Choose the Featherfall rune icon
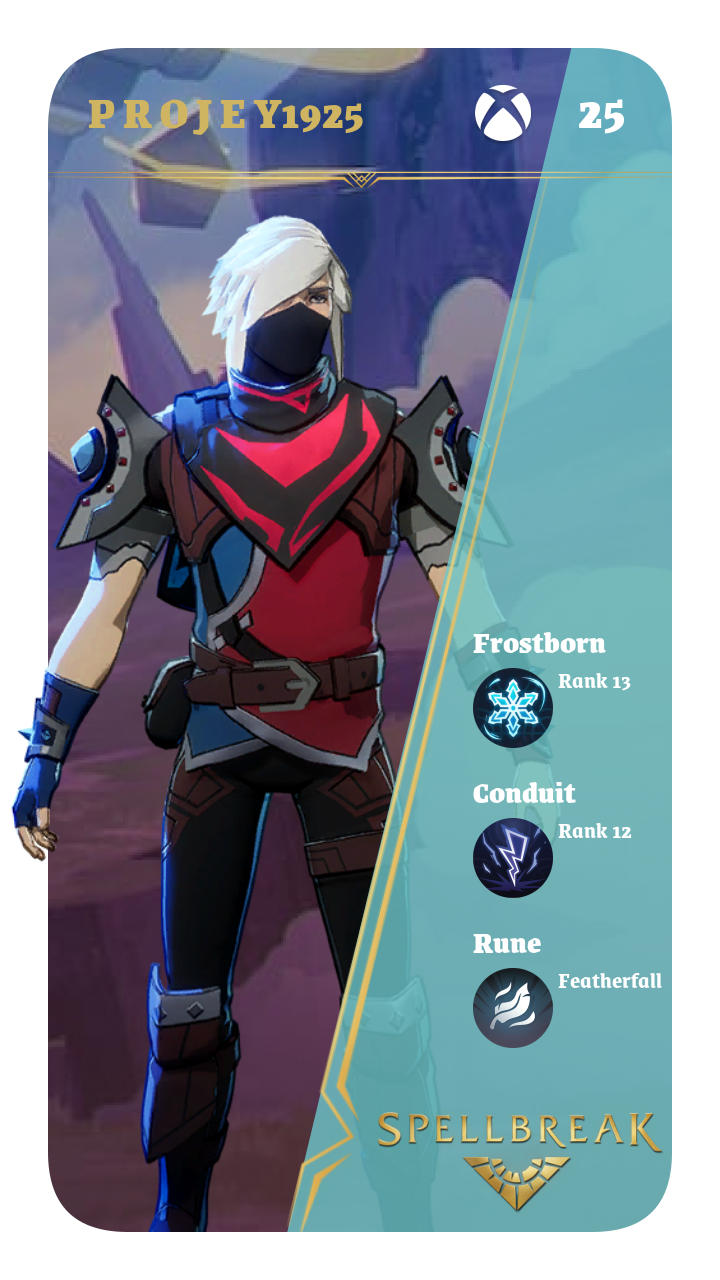This screenshot has height=1280, width=720. pyautogui.click(x=512, y=1007)
